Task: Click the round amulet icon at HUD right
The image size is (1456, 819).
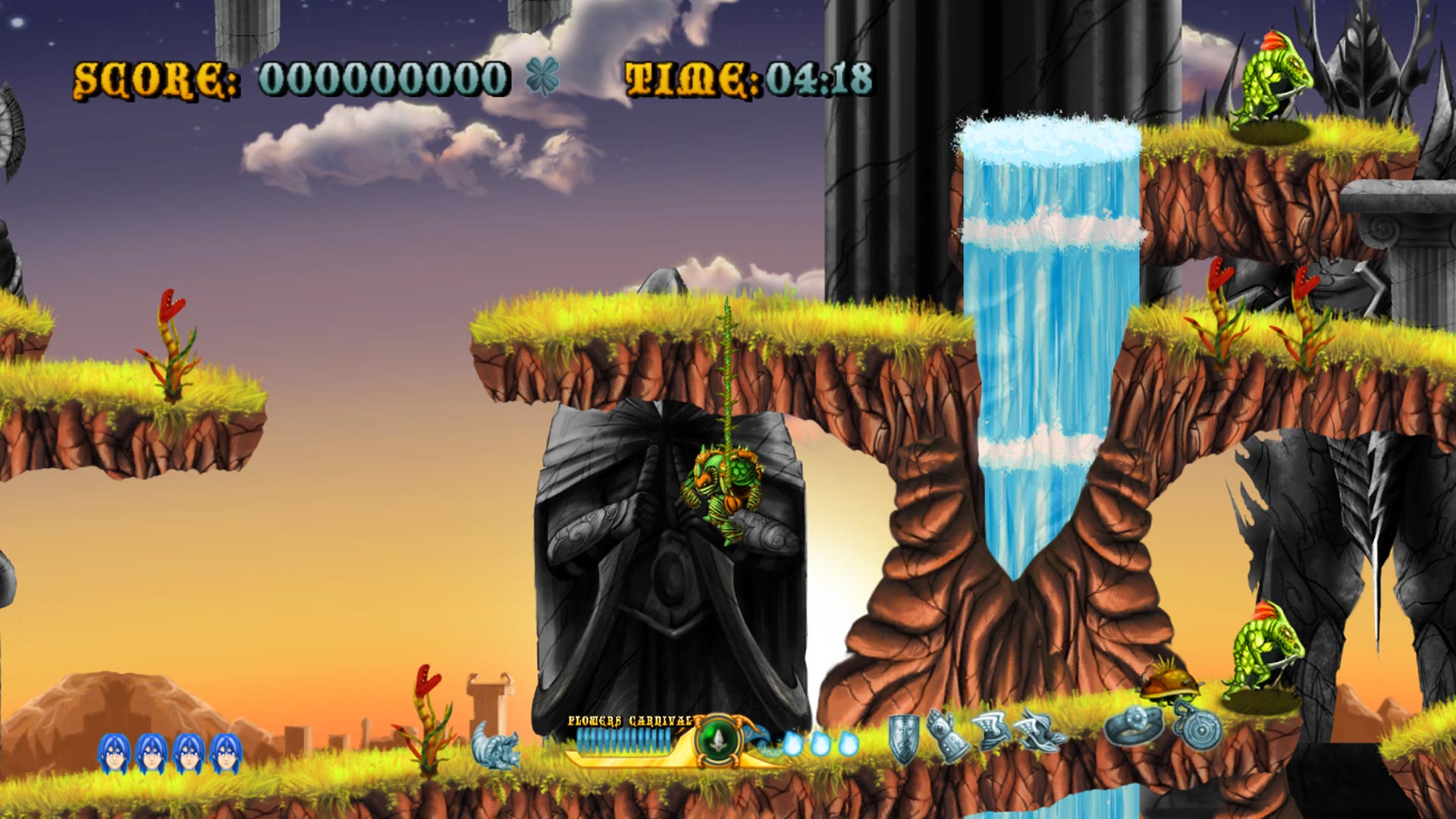Action: tap(1200, 730)
